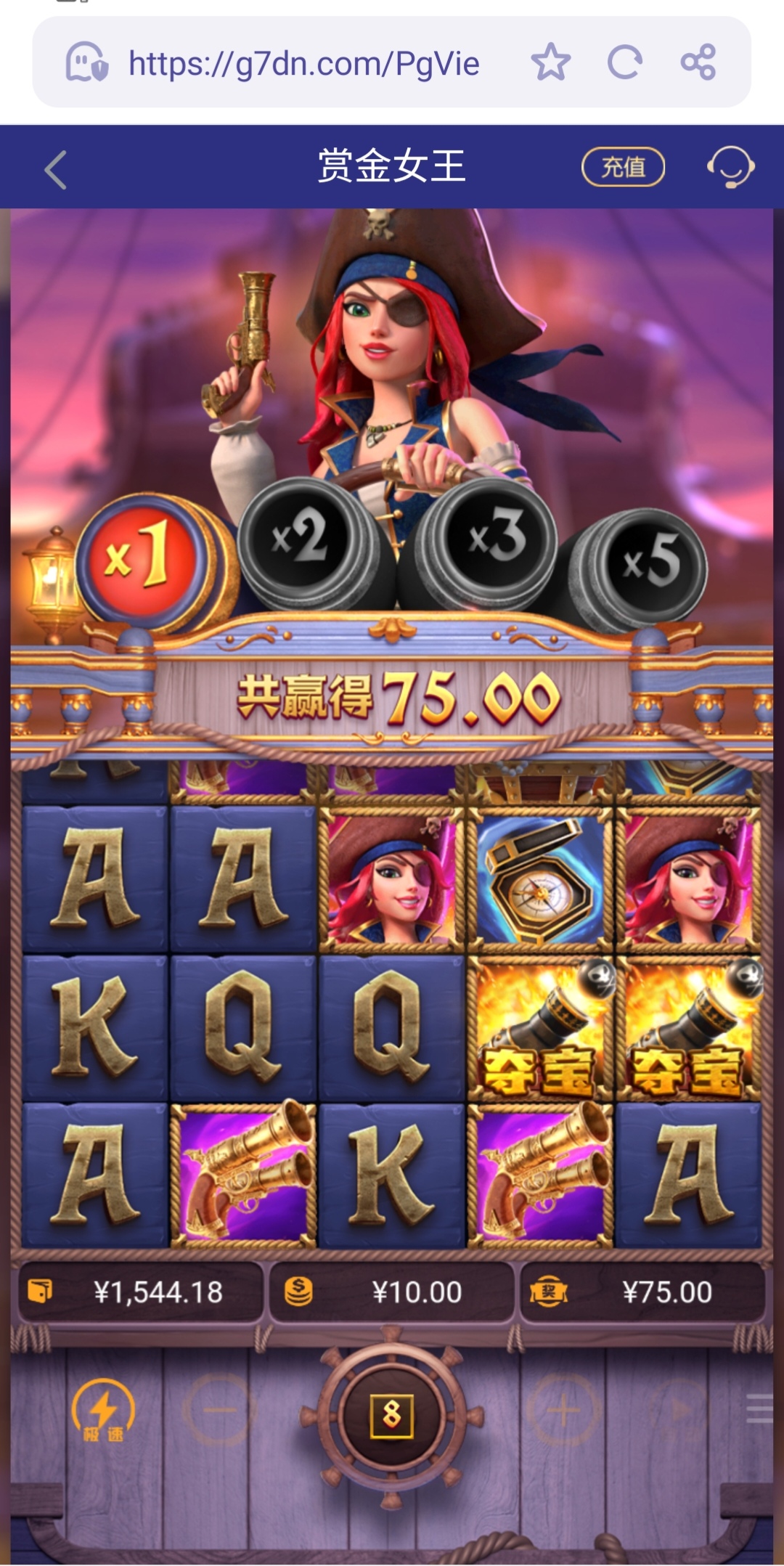Reload the page in the browser
This screenshot has width=784, height=1566.
pos(624,62)
